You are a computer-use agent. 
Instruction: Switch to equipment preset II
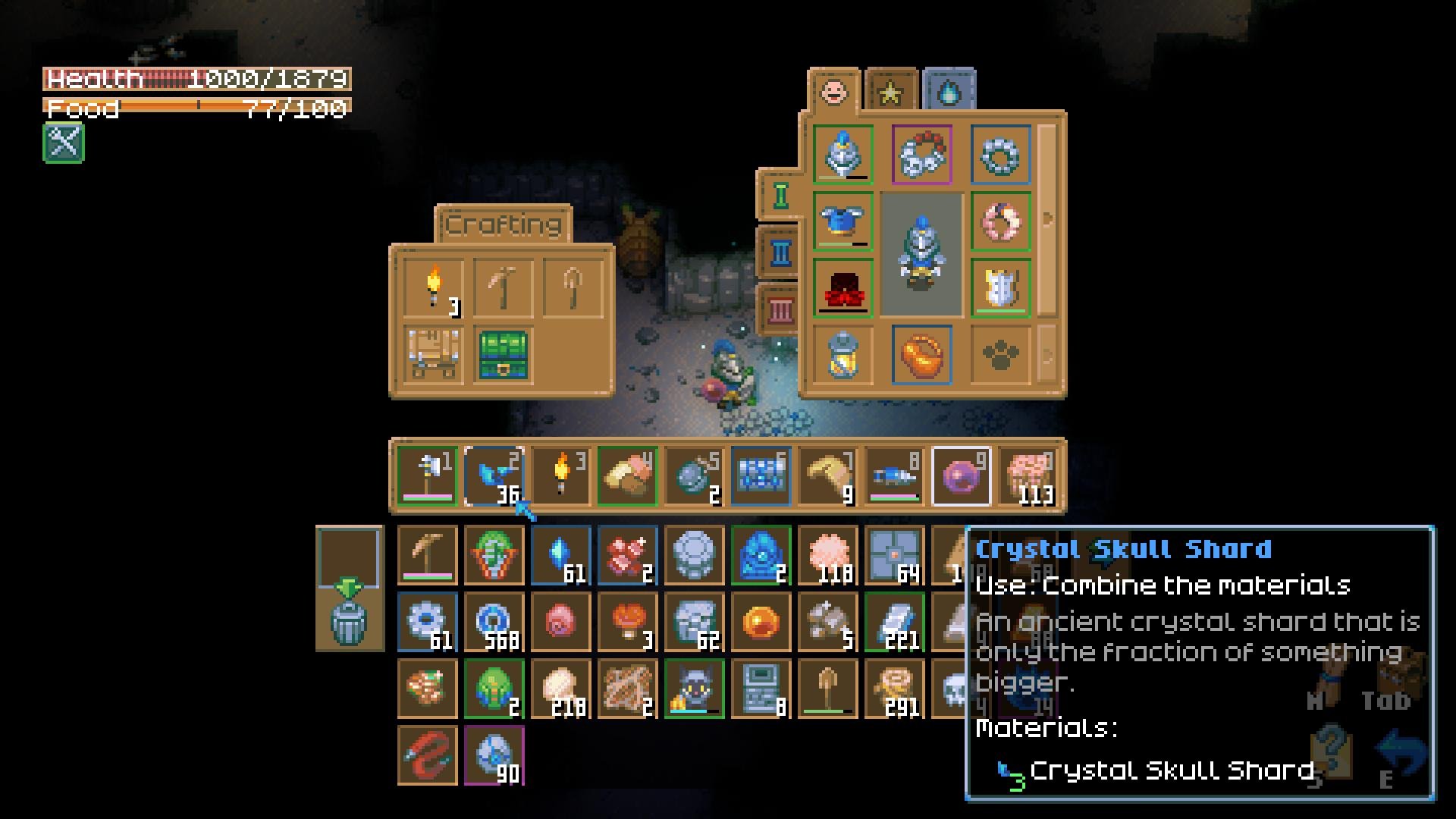pyautogui.click(x=780, y=253)
